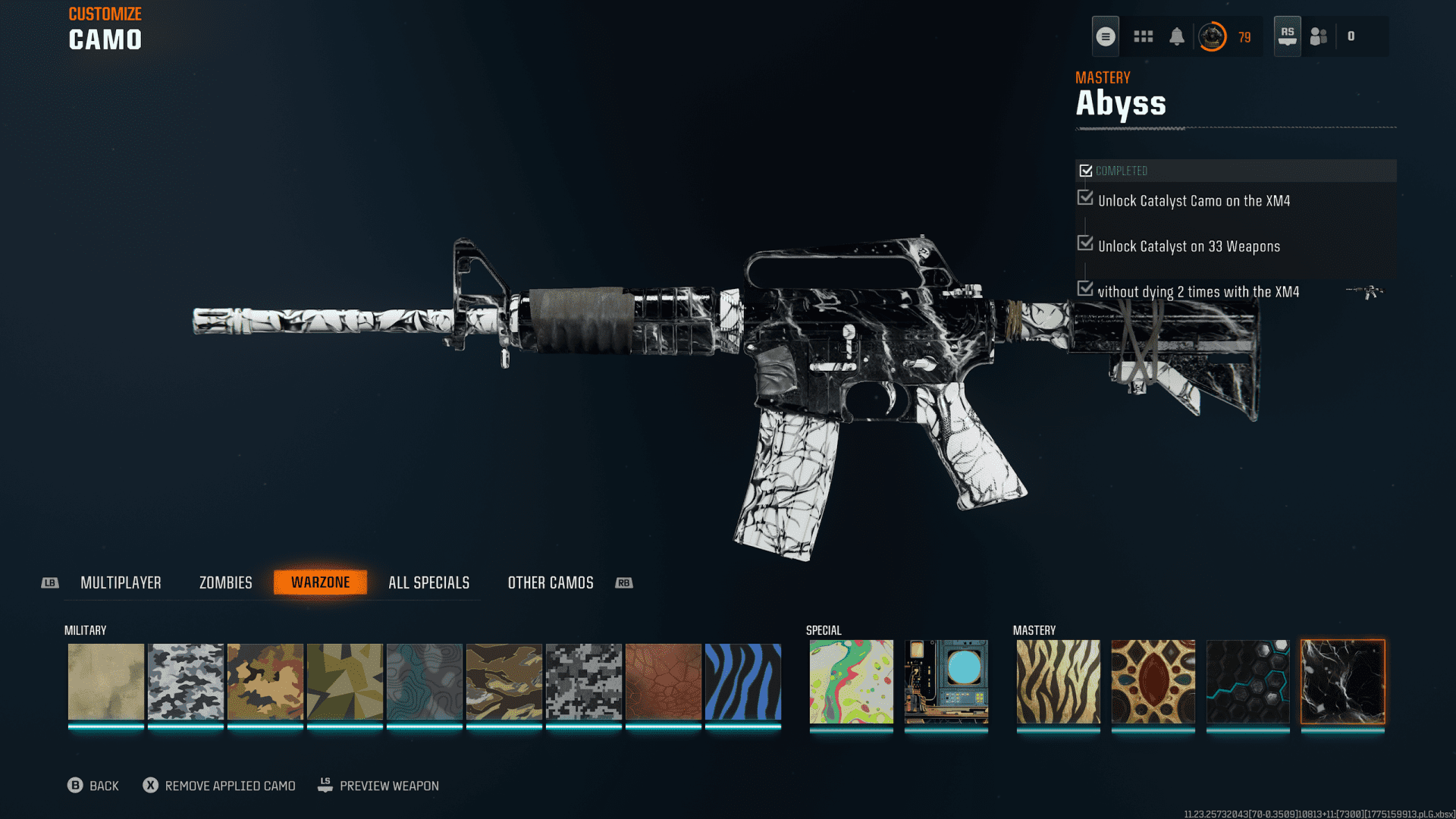Image resolution: width=1456 pixels, height=819 pixels.
Task: Open the Zombies camo tab
Action: click(225, 582)
